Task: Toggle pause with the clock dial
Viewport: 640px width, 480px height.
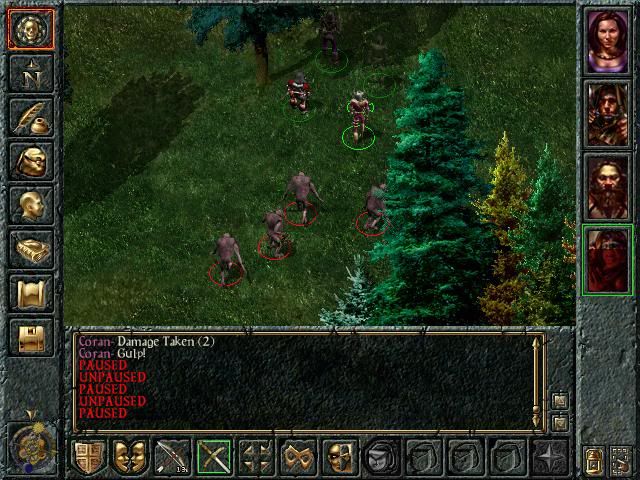Action: click(30, 440)
